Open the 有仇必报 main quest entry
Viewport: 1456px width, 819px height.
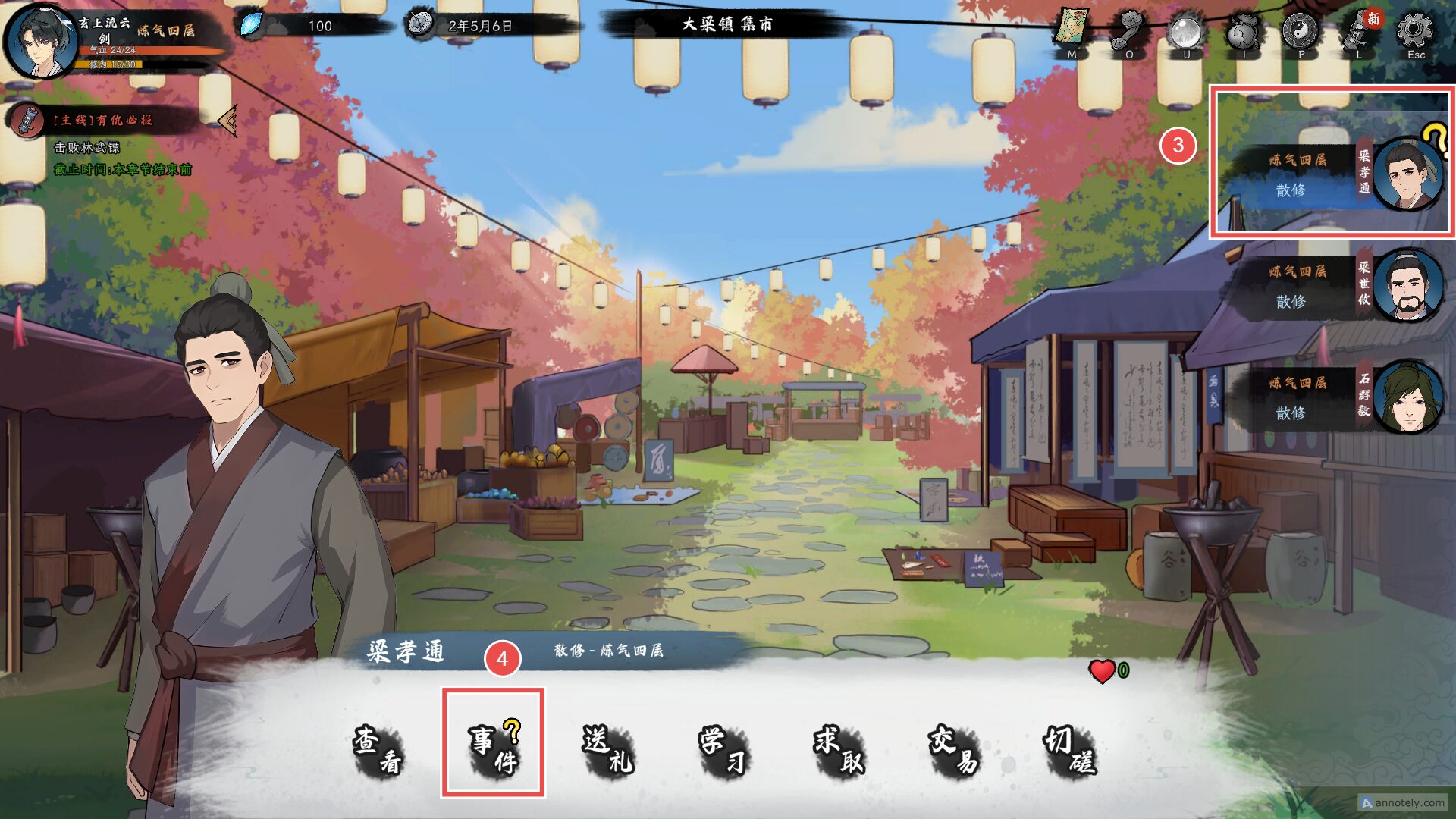102,120
